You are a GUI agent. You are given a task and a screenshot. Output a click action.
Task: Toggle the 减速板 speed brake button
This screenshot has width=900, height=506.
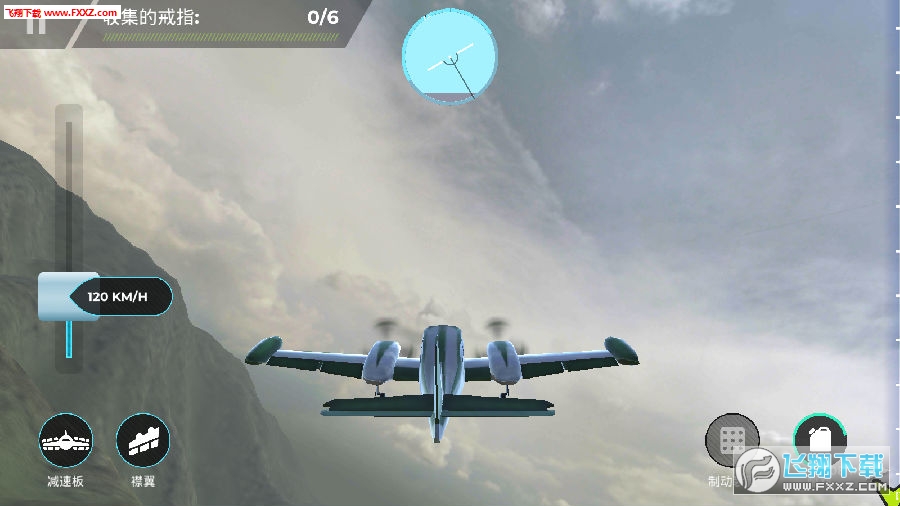[66, 440]
